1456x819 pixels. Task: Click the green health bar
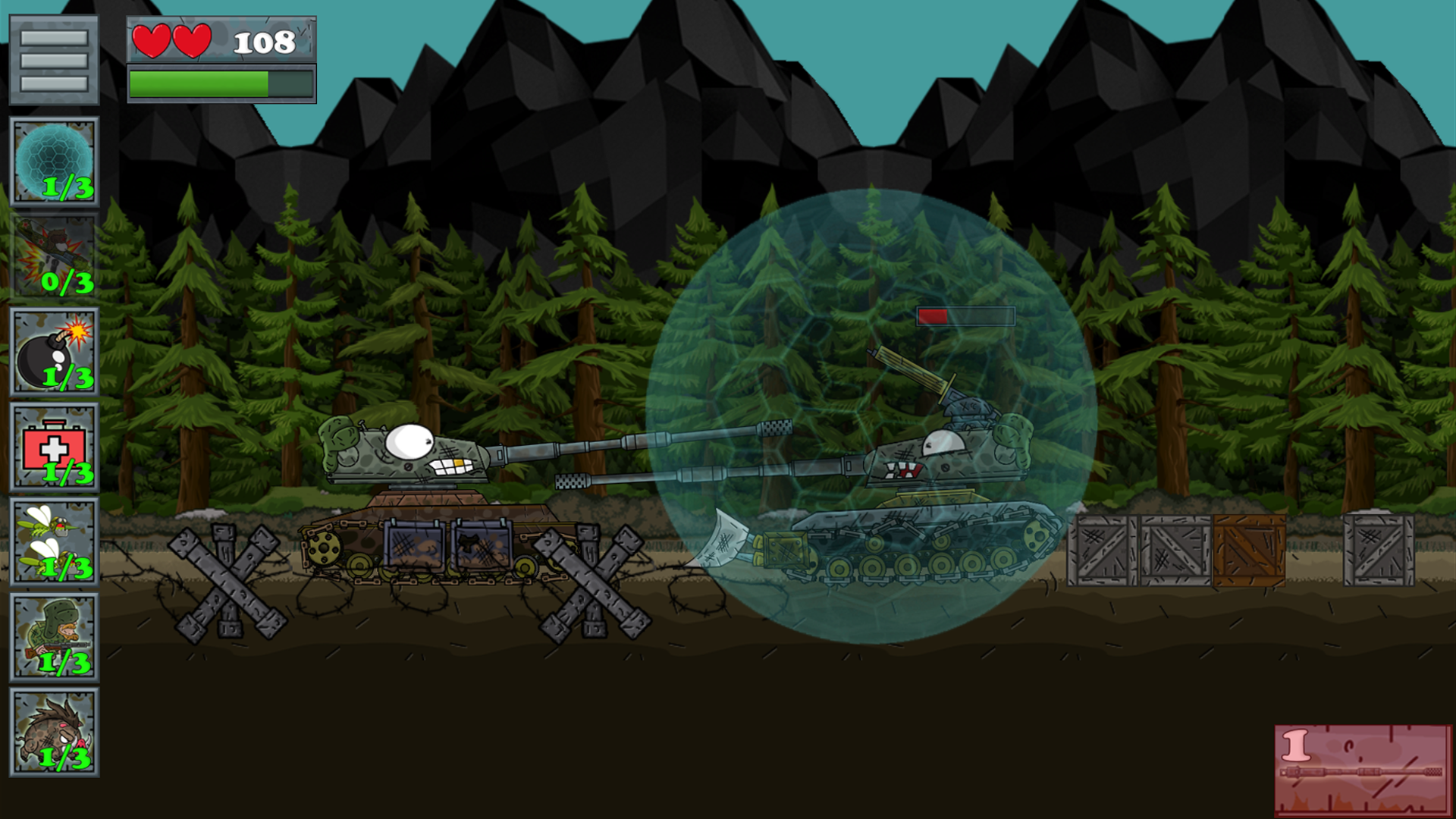pyautogui.click(x=197, y=83)
